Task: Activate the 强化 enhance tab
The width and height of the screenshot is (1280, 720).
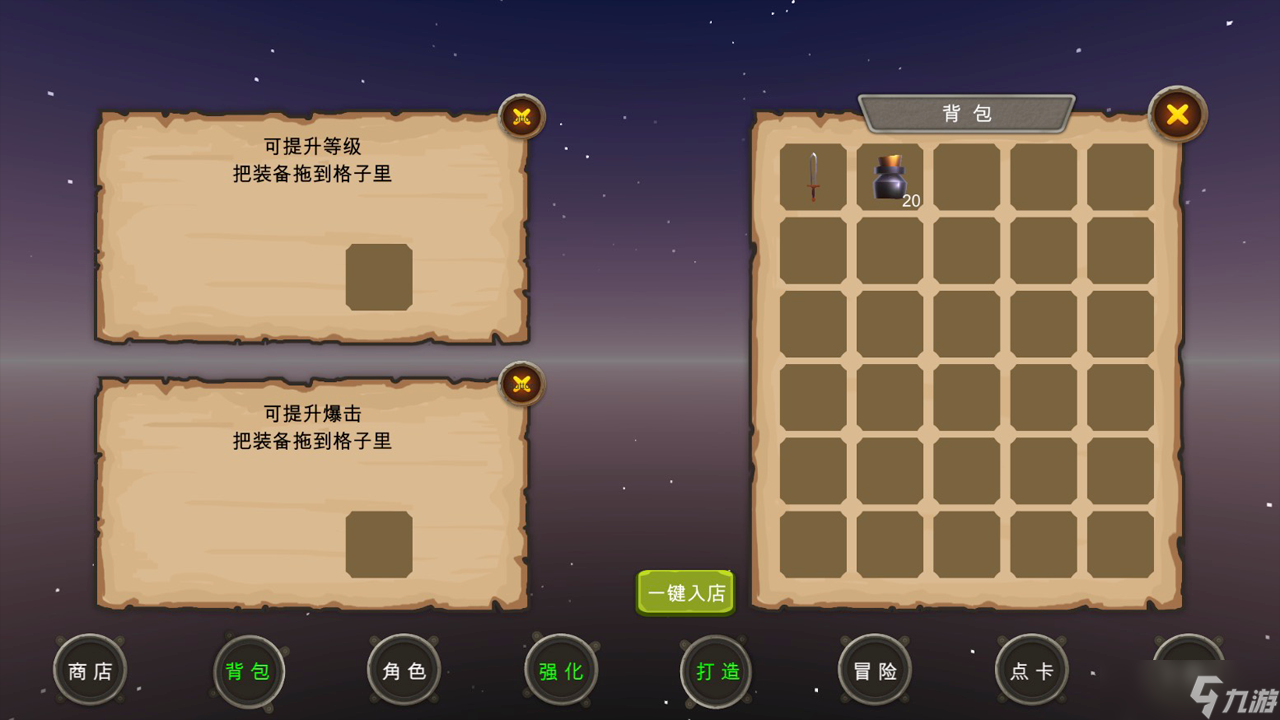Action: [x=561, y=671]
